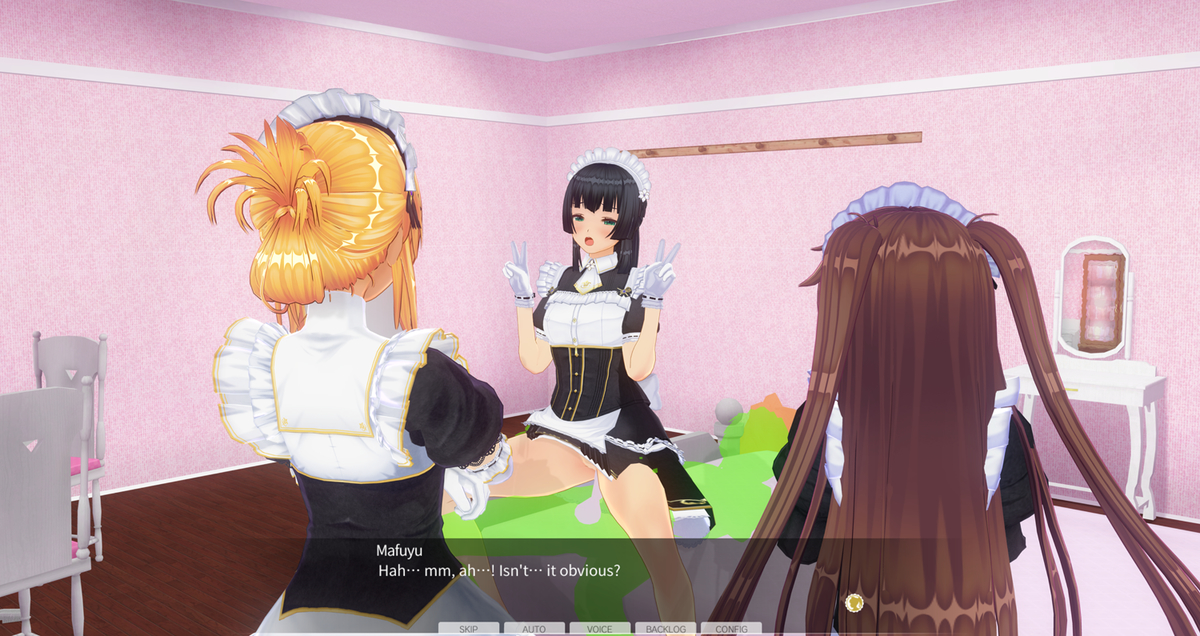Open the CONFIG settings

[731, 629]
